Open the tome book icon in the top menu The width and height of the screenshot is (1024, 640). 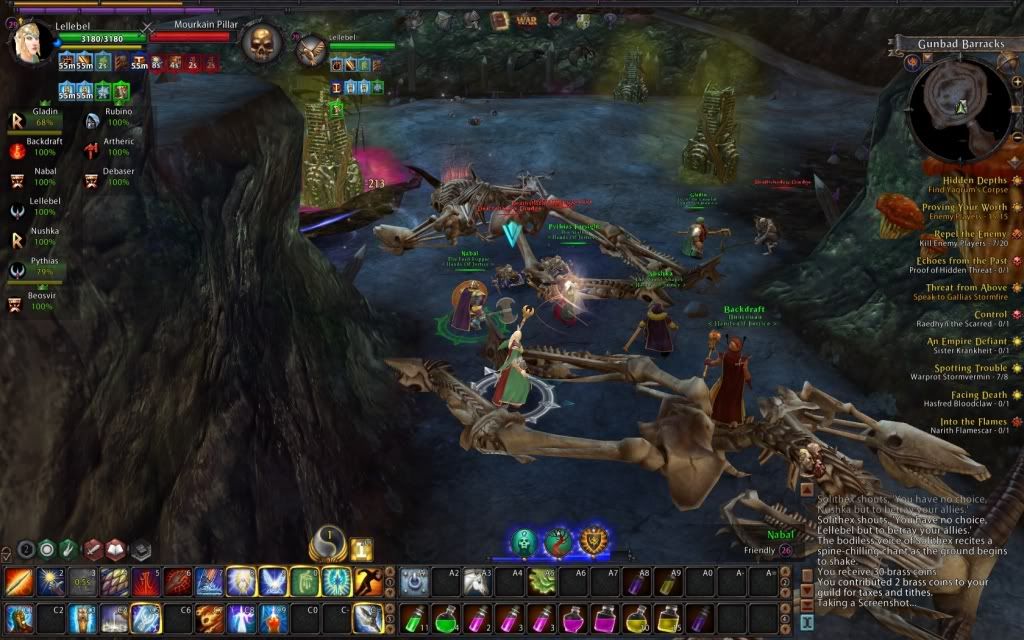click(x=500, y=19)
